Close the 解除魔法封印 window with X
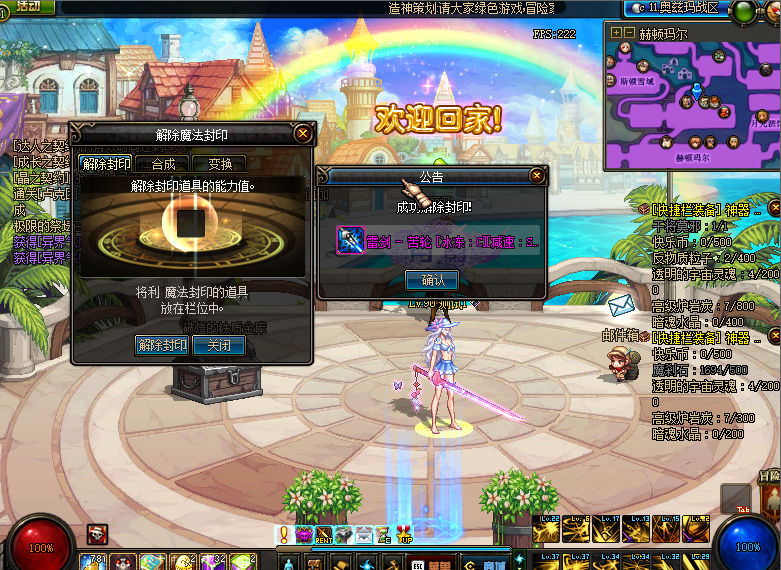This screenshot has height=570, width=781. pos(302,133)
